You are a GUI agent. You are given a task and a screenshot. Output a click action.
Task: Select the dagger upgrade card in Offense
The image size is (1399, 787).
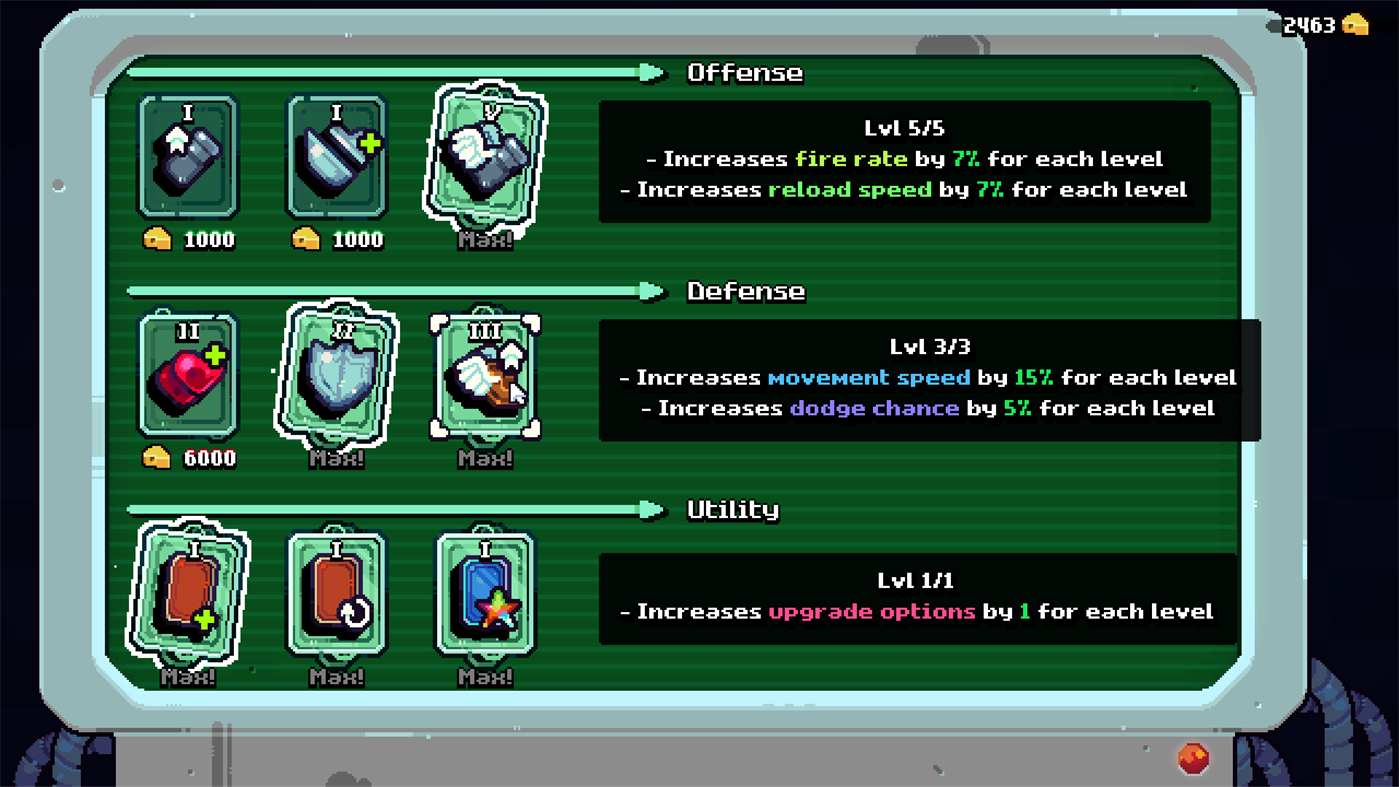pos(336,158)
